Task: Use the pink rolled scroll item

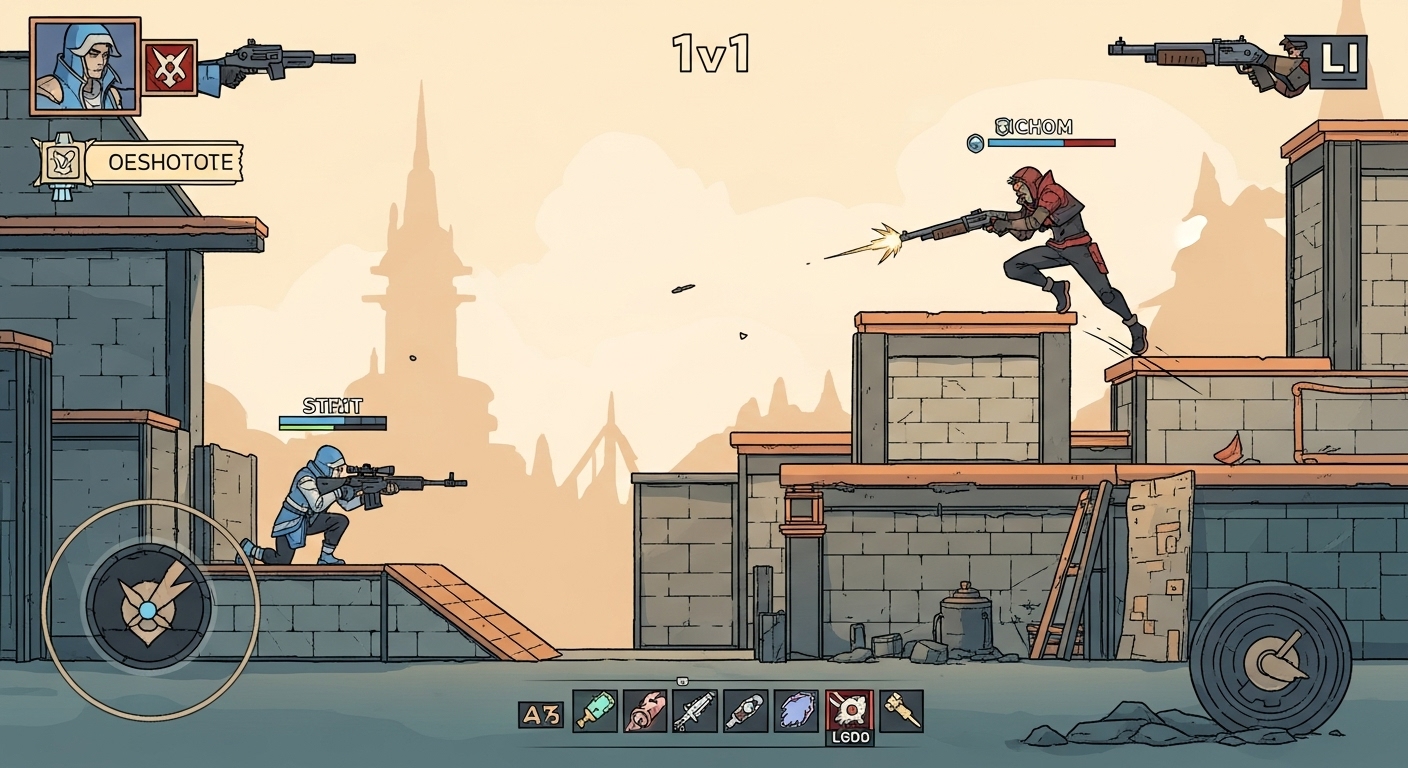Action: click(645, 711)
